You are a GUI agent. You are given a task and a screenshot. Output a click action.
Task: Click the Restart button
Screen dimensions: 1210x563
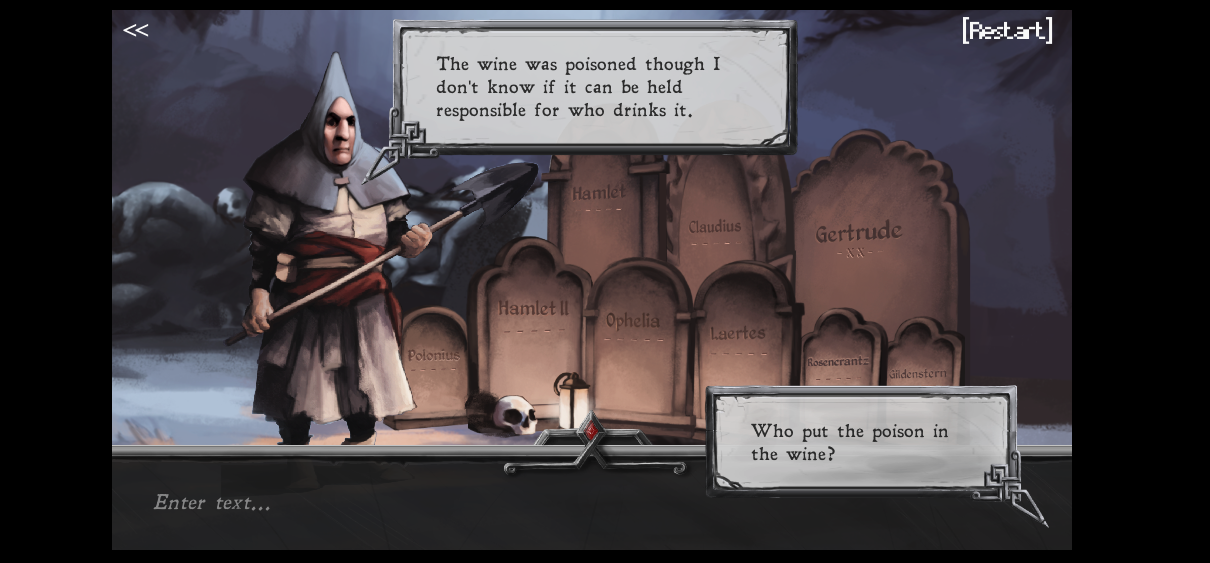tap(1007, 31)
